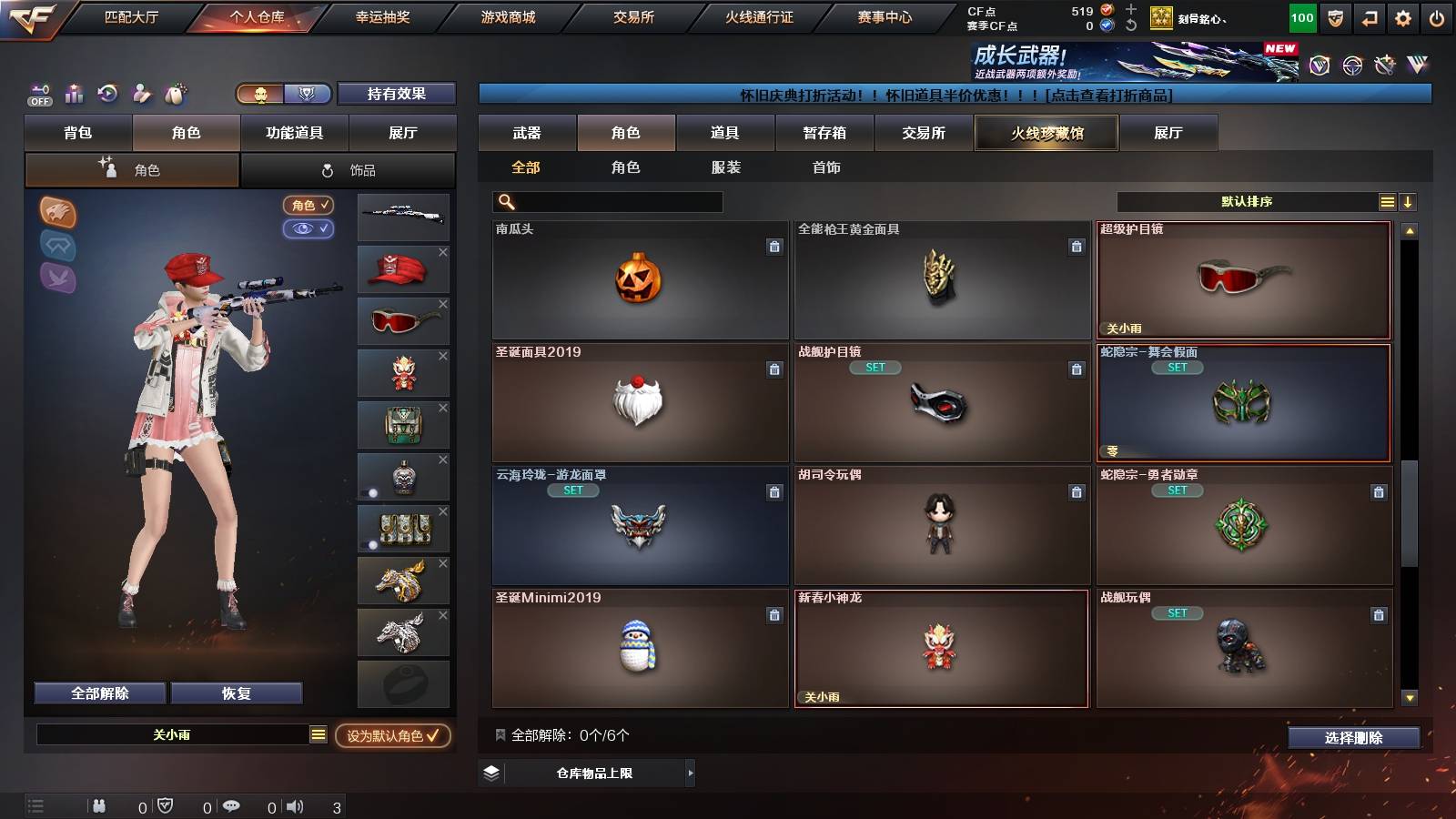Click the trash icon on 南瓜头 item
Viewport: 1456px width, 819px height.
pyautogui.click(x=774, y=244)
